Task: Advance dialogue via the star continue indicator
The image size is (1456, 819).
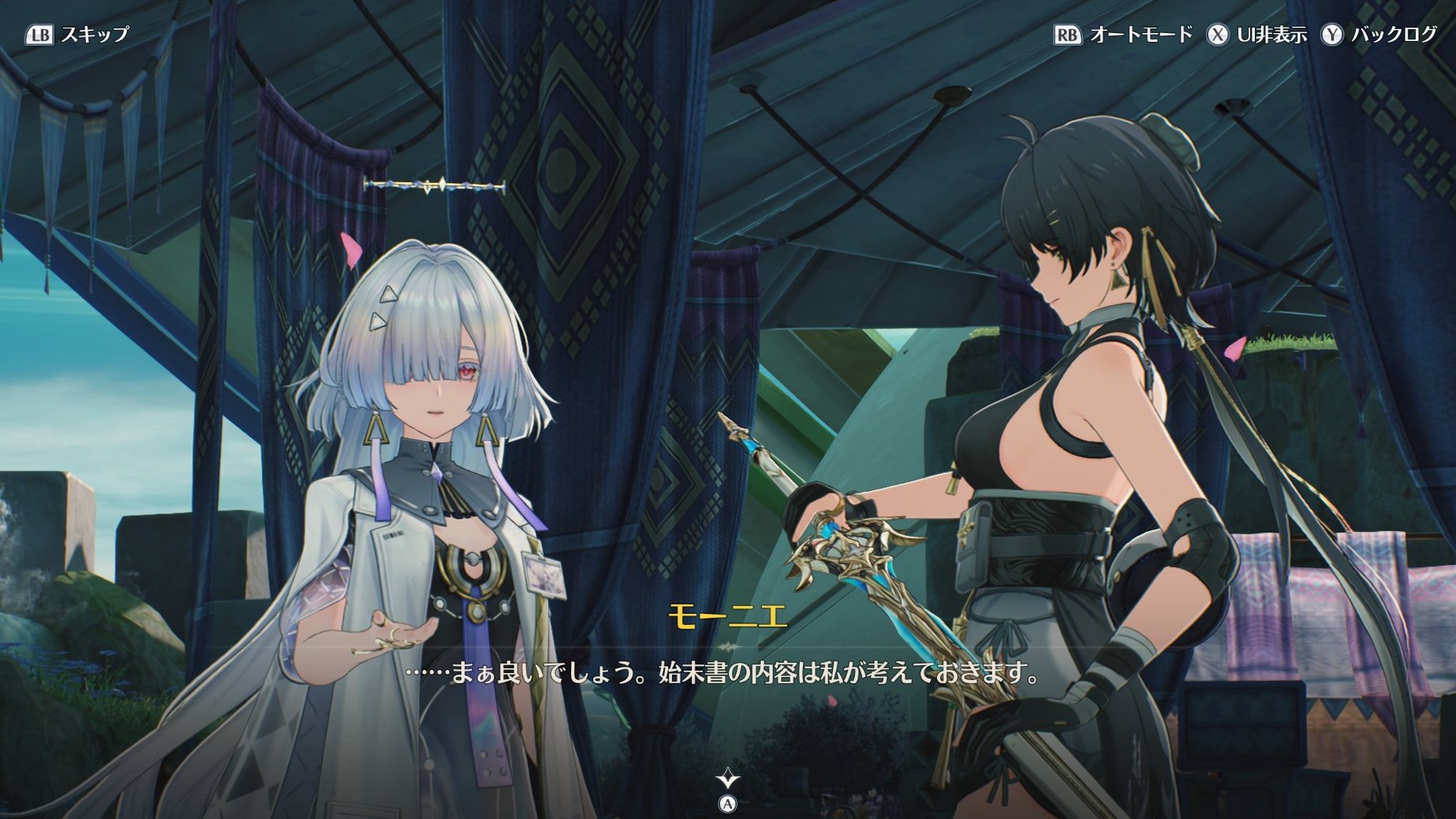Action: [727, 780]
